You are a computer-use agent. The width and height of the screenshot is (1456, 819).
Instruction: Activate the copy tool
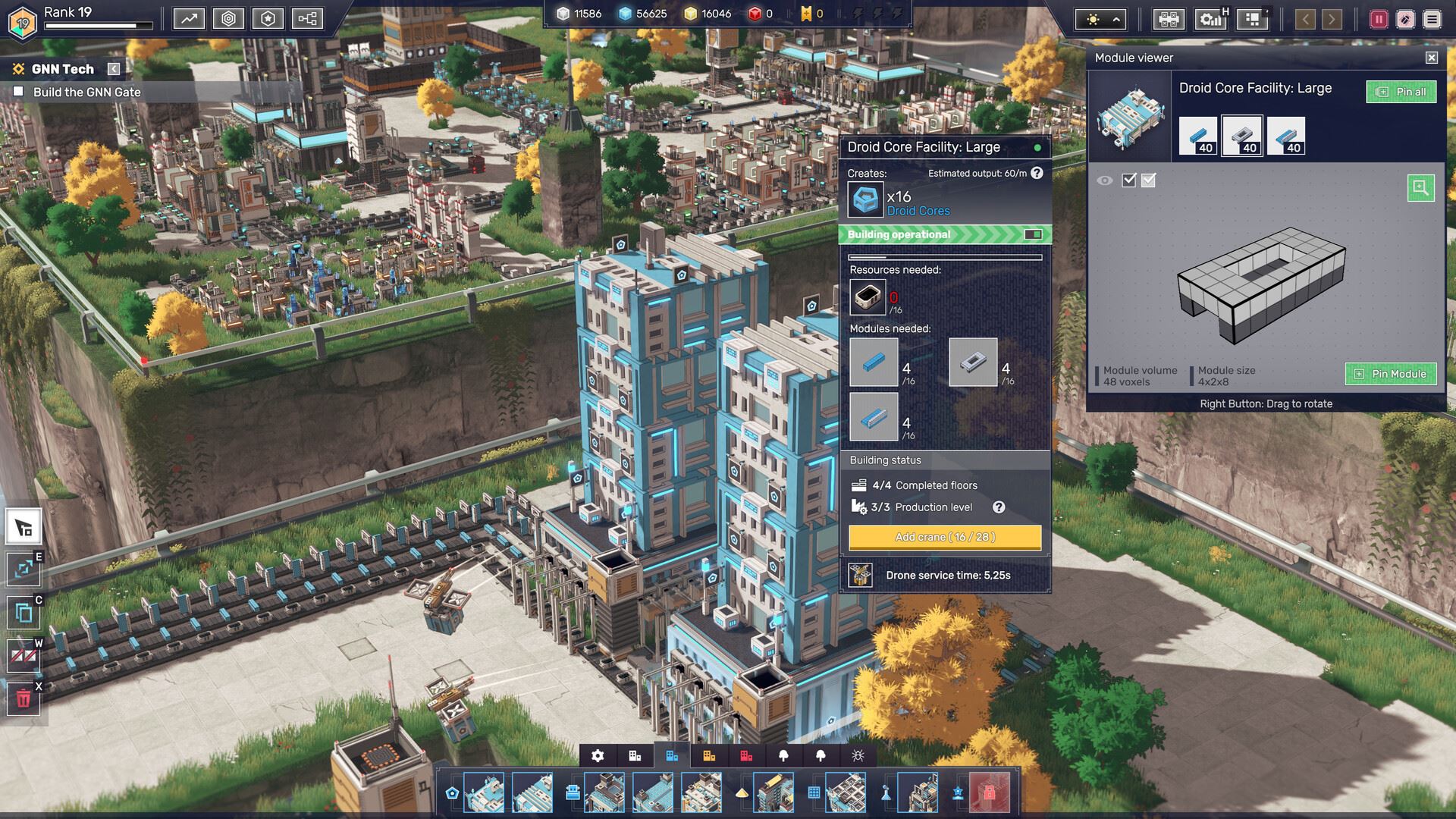coord(24,612)
